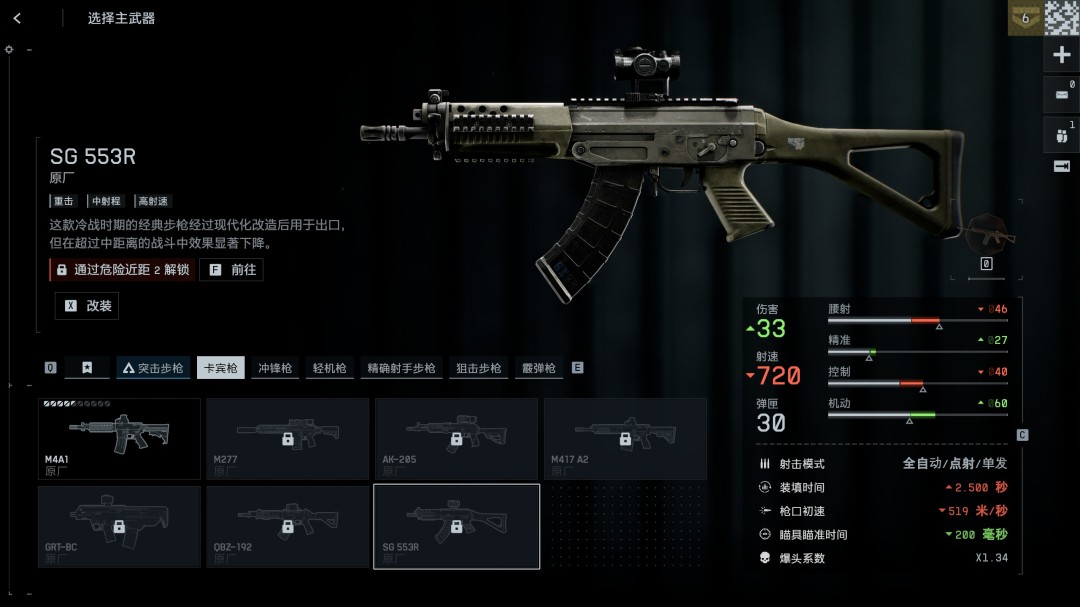Viewport: 1080px width, 607px height.
Task: Open the 轻机枪 weapon category
Action: coord(329,368)
